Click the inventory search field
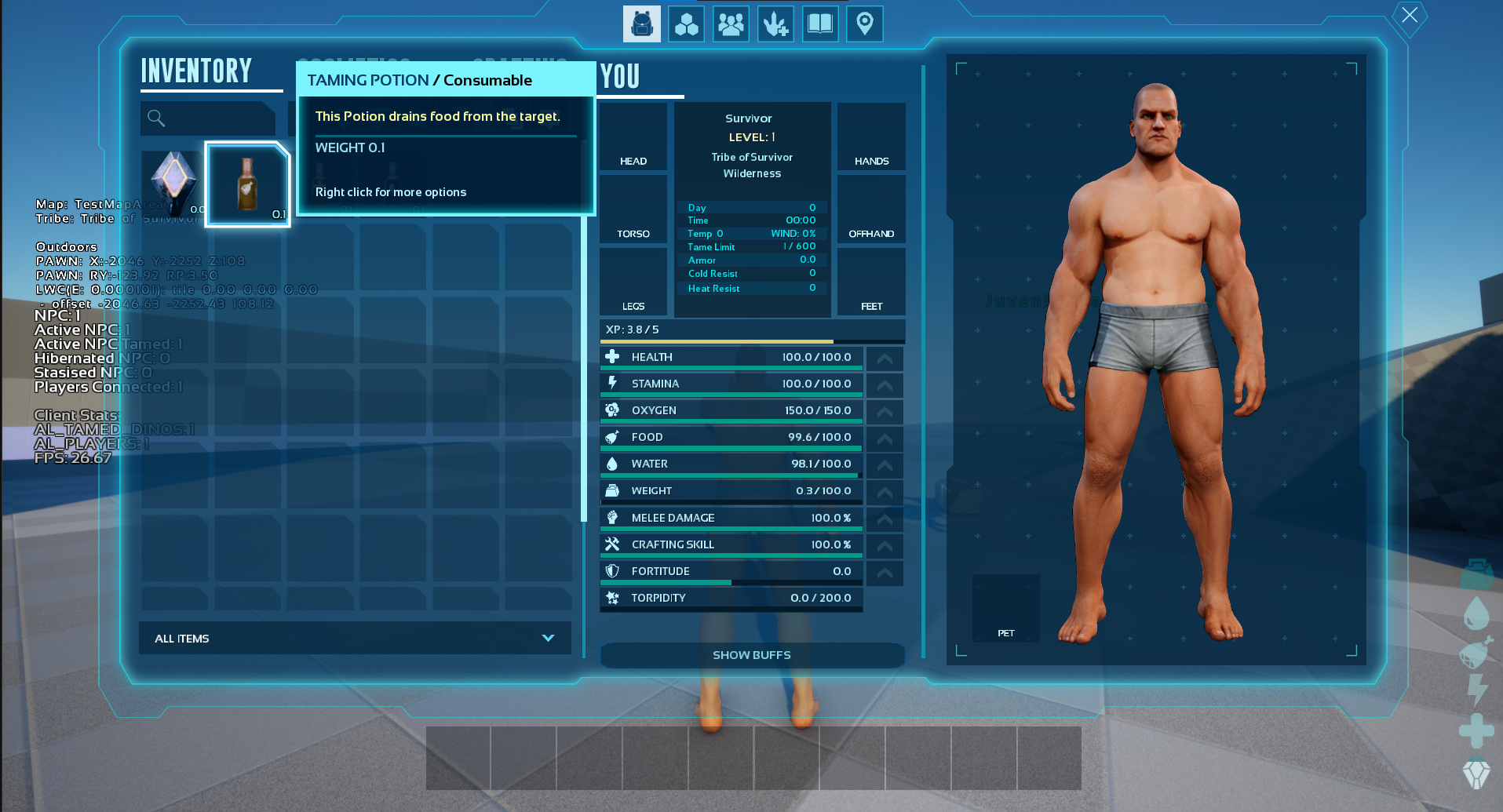Viewport: 1503px width, 812px height. 209,118
